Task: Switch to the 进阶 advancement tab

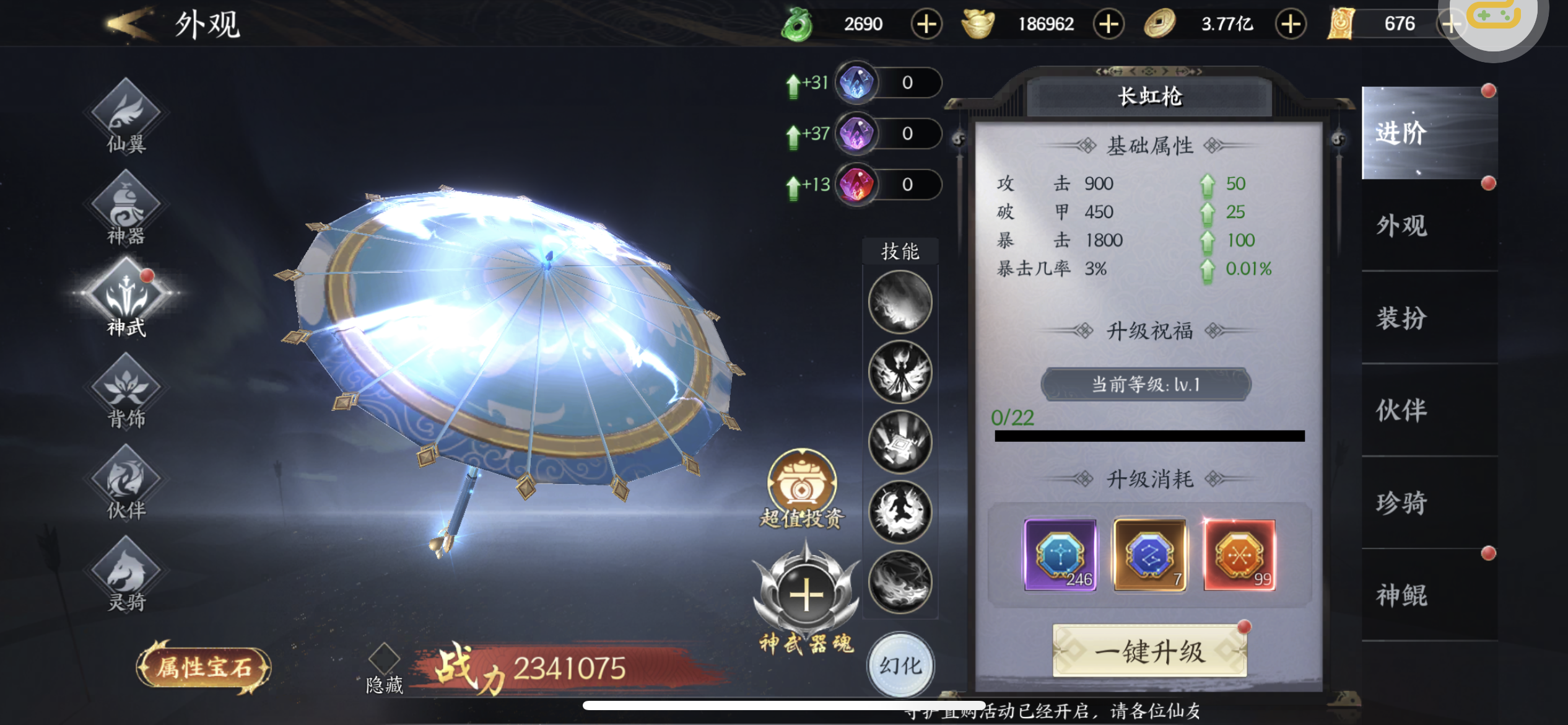Action: click(x=1429, y=133)
